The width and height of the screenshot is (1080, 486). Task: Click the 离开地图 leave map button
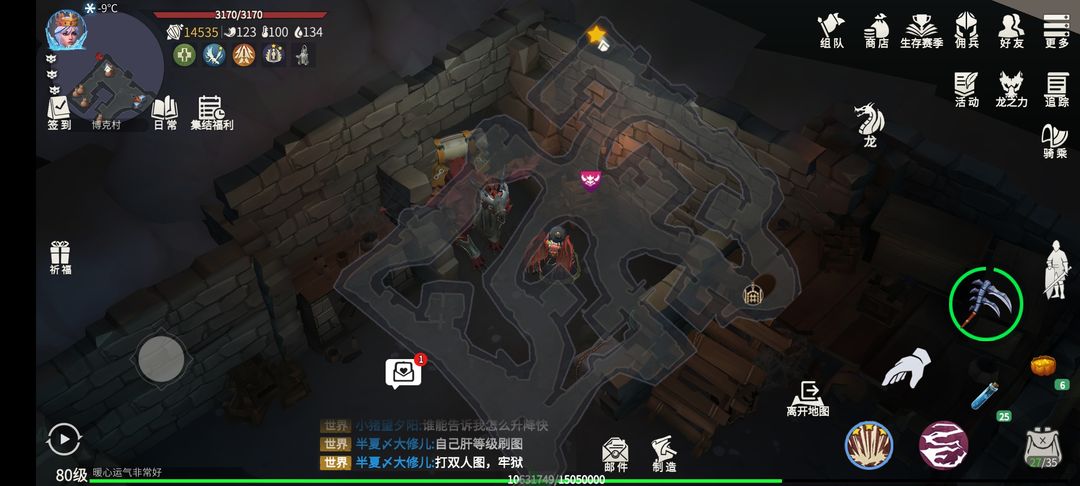tap(808, 397)
